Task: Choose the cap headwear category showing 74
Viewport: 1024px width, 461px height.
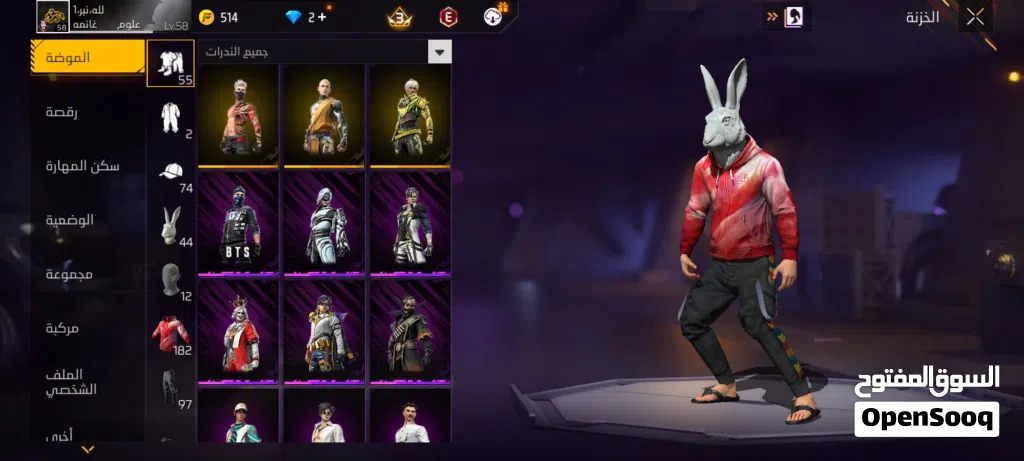Action: 171,171
